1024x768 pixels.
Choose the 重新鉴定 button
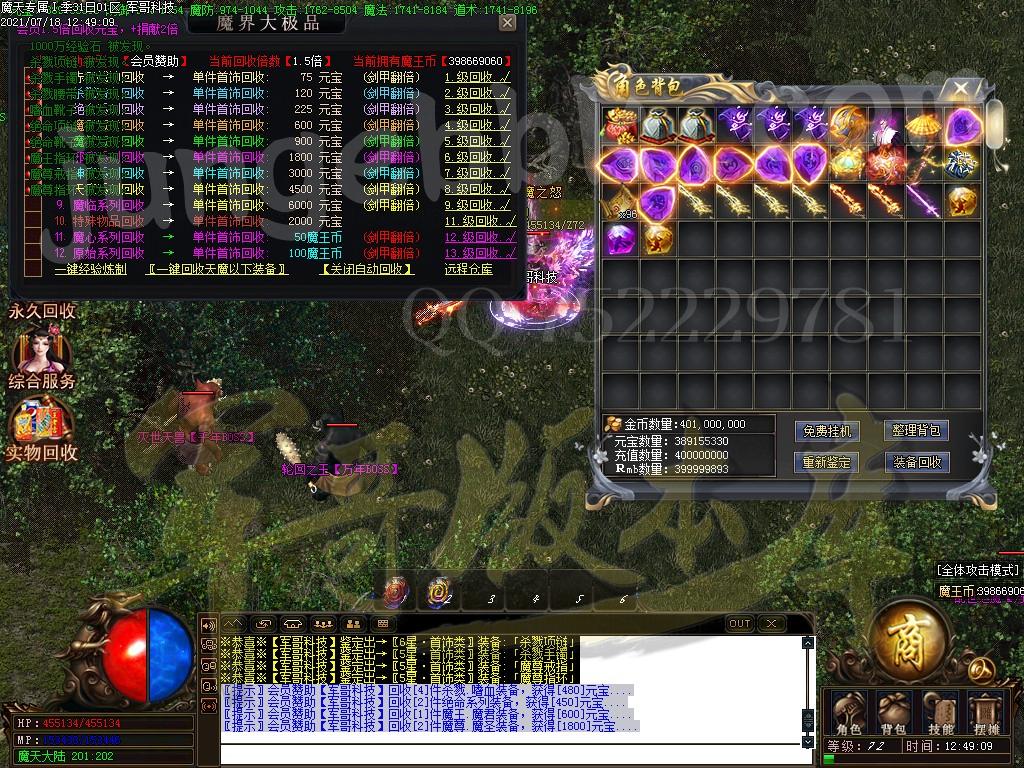coord(827,462)
